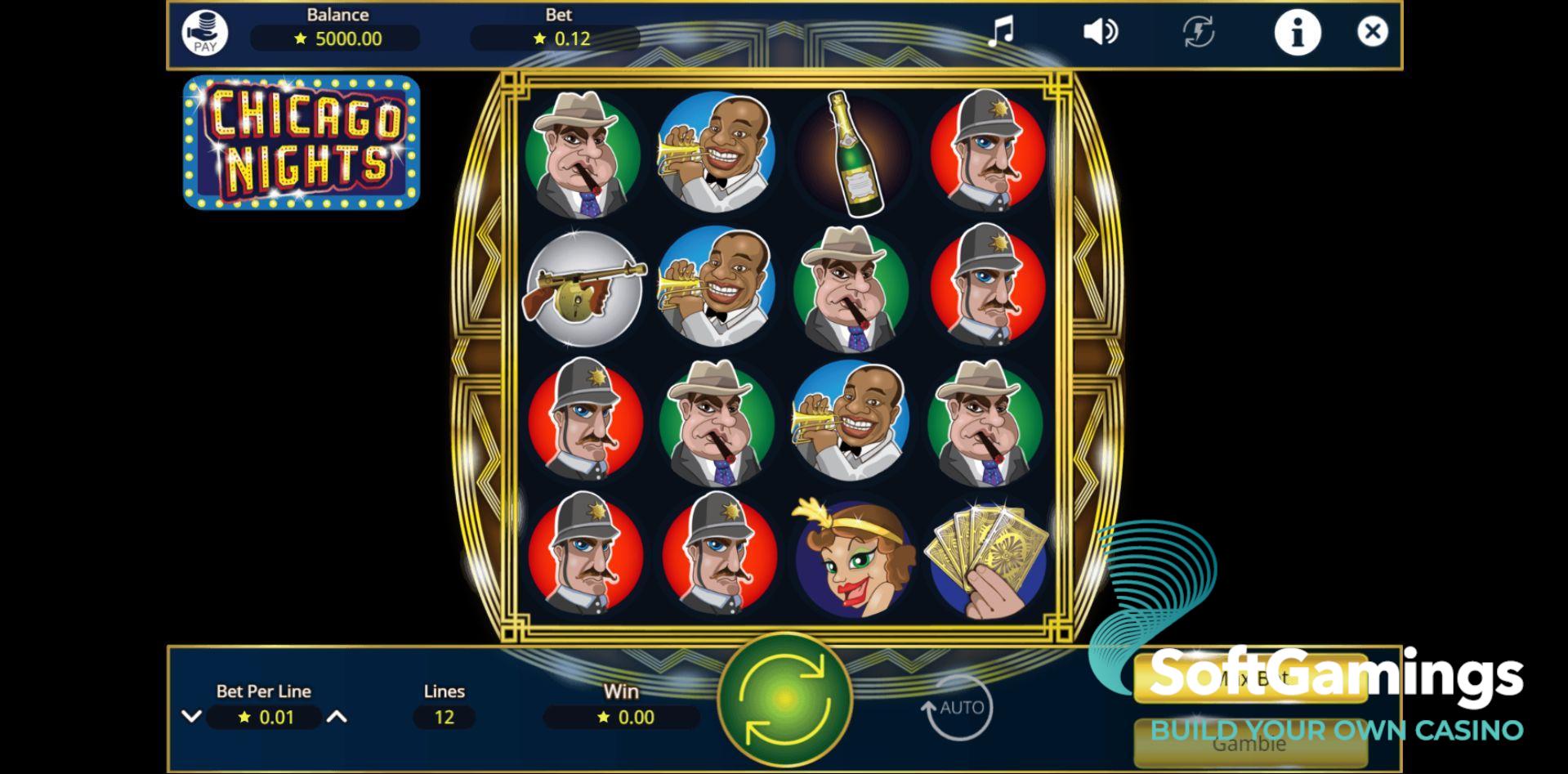The height and width of the screenshot is (774, 1568).
Task: Activate the AUTO spin button
Action: click(957, 708)
